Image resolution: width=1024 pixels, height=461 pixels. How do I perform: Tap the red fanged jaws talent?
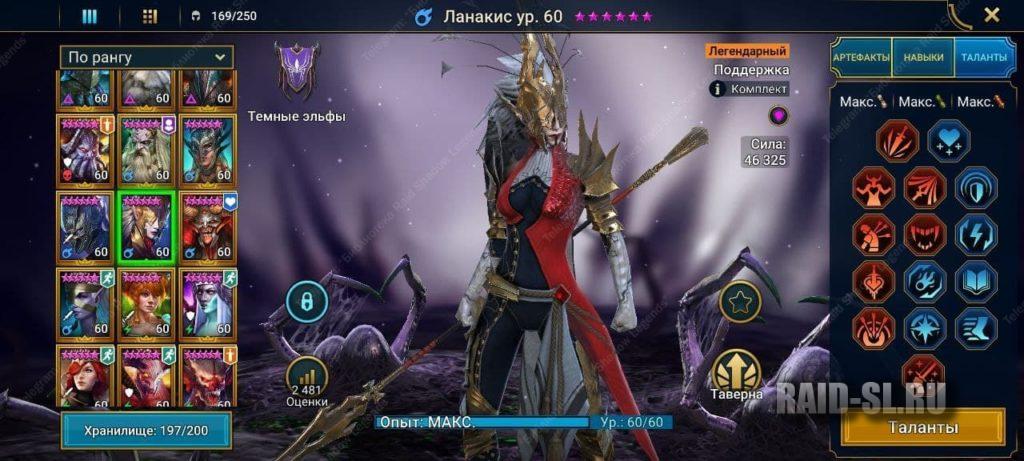[x=925, y=234]
